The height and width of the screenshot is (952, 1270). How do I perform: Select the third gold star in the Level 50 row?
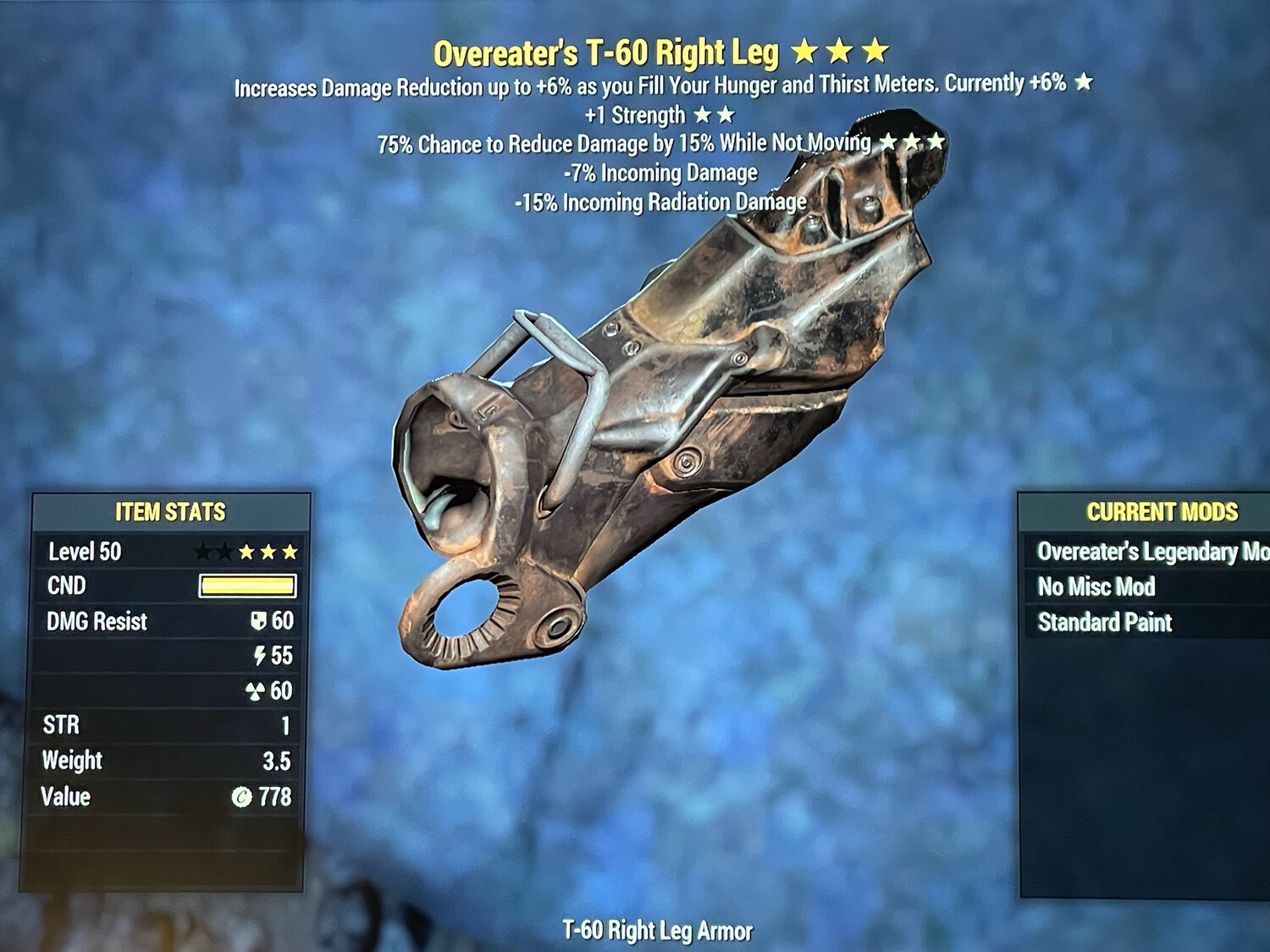[x=290, y=552]
